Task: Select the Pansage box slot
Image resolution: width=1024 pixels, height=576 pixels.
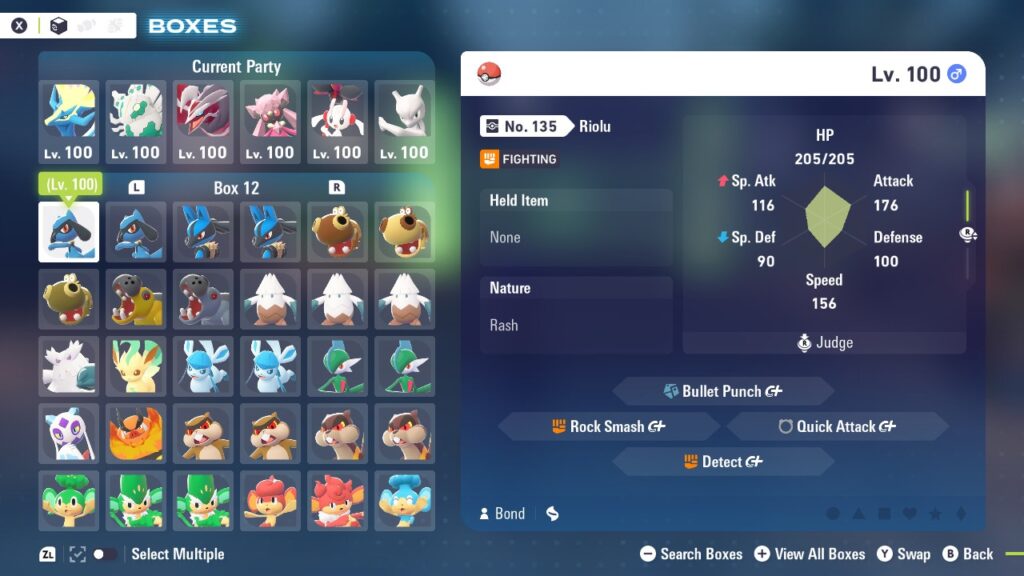Action: point(69,499)
